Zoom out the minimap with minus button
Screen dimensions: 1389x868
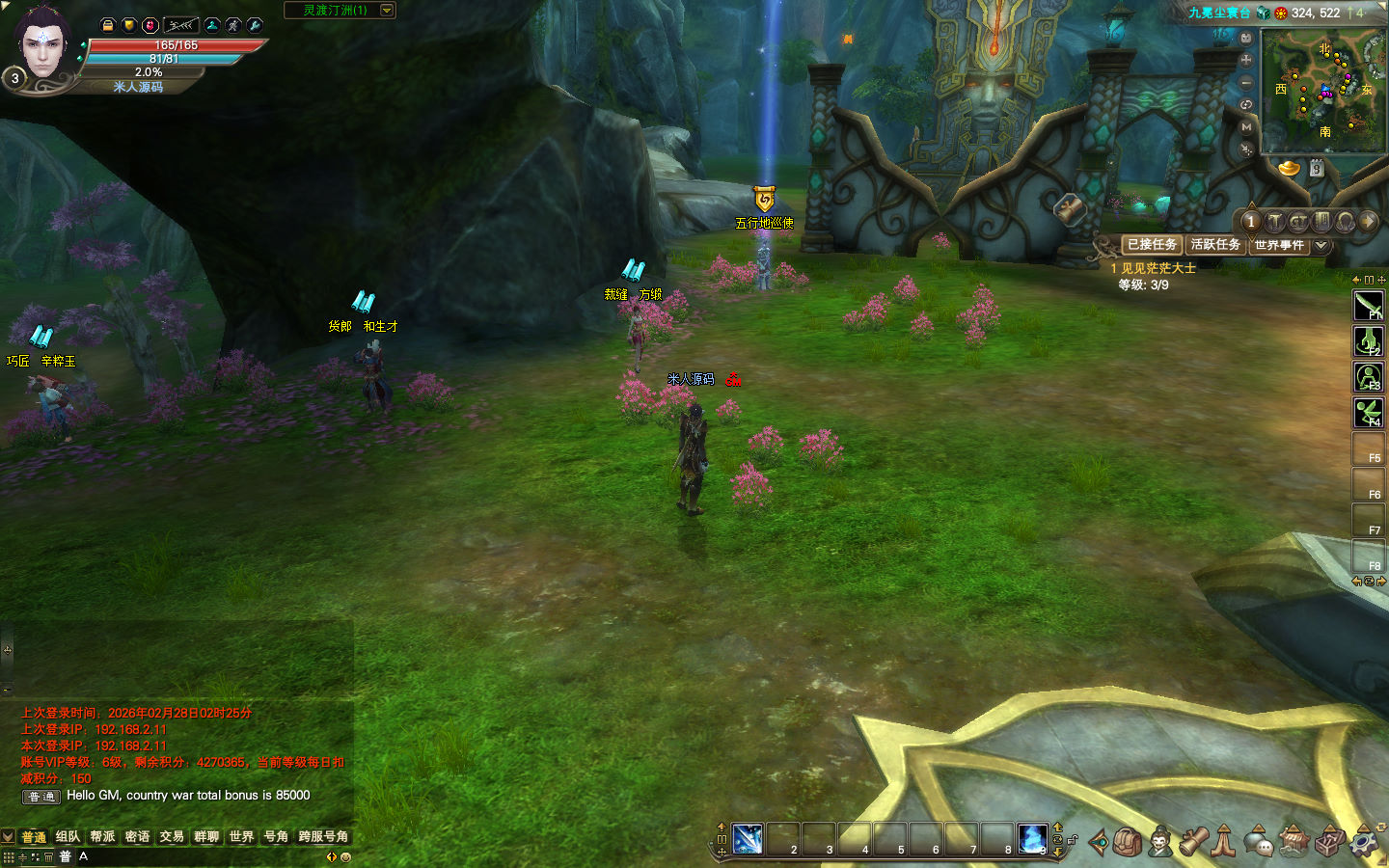[x=1246, y=83]
